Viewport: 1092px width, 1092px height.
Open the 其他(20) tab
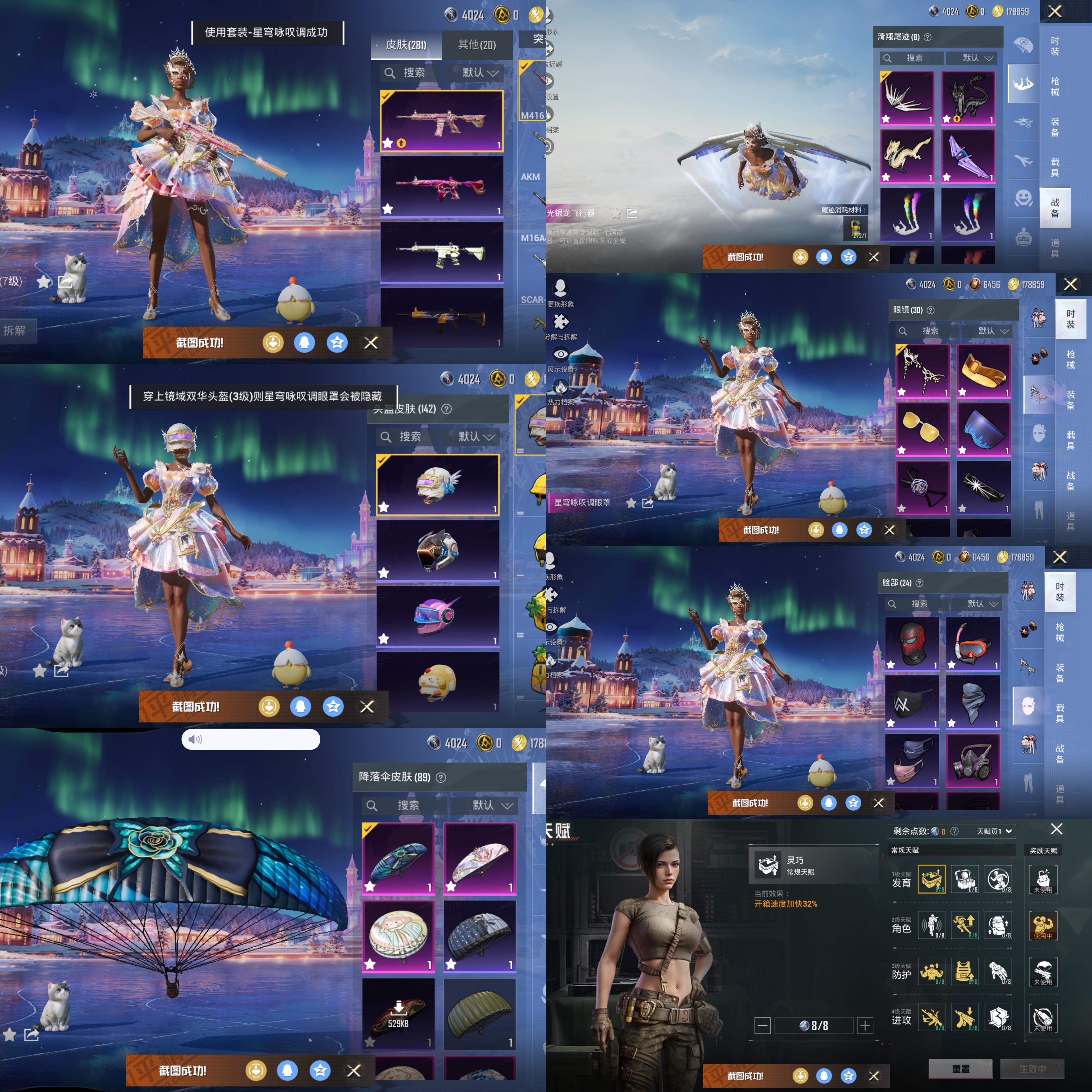[x=477, y=45]
